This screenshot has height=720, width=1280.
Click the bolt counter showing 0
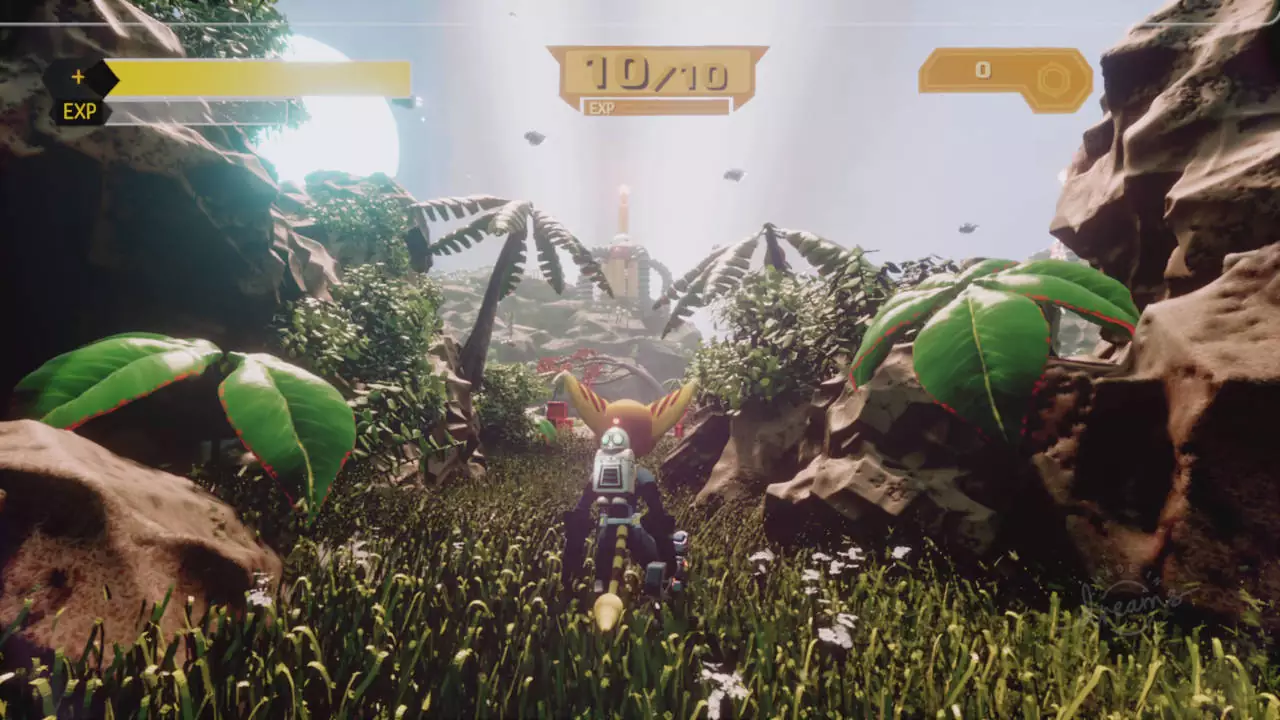[985, 70]
